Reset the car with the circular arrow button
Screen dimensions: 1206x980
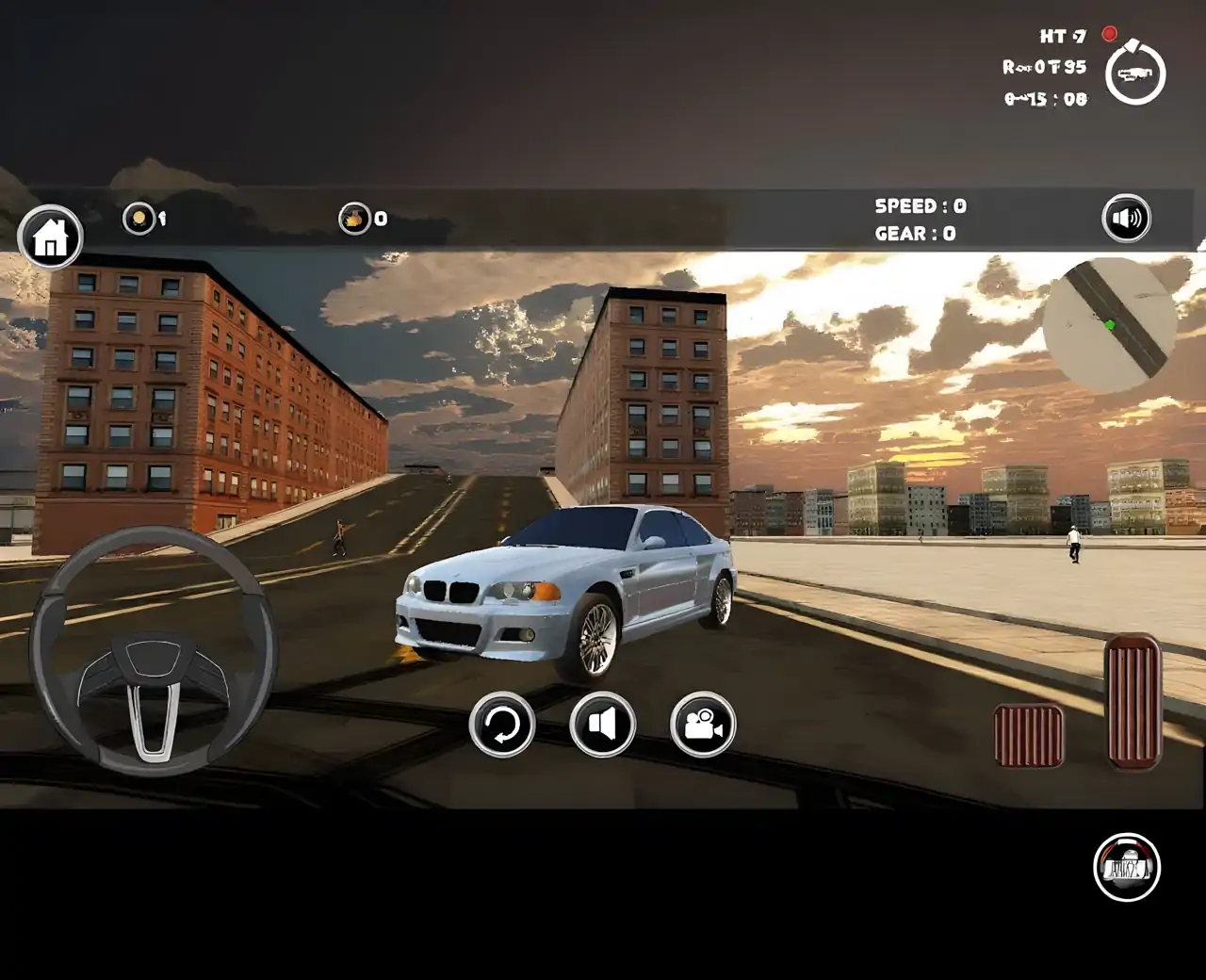pos(502,725)
